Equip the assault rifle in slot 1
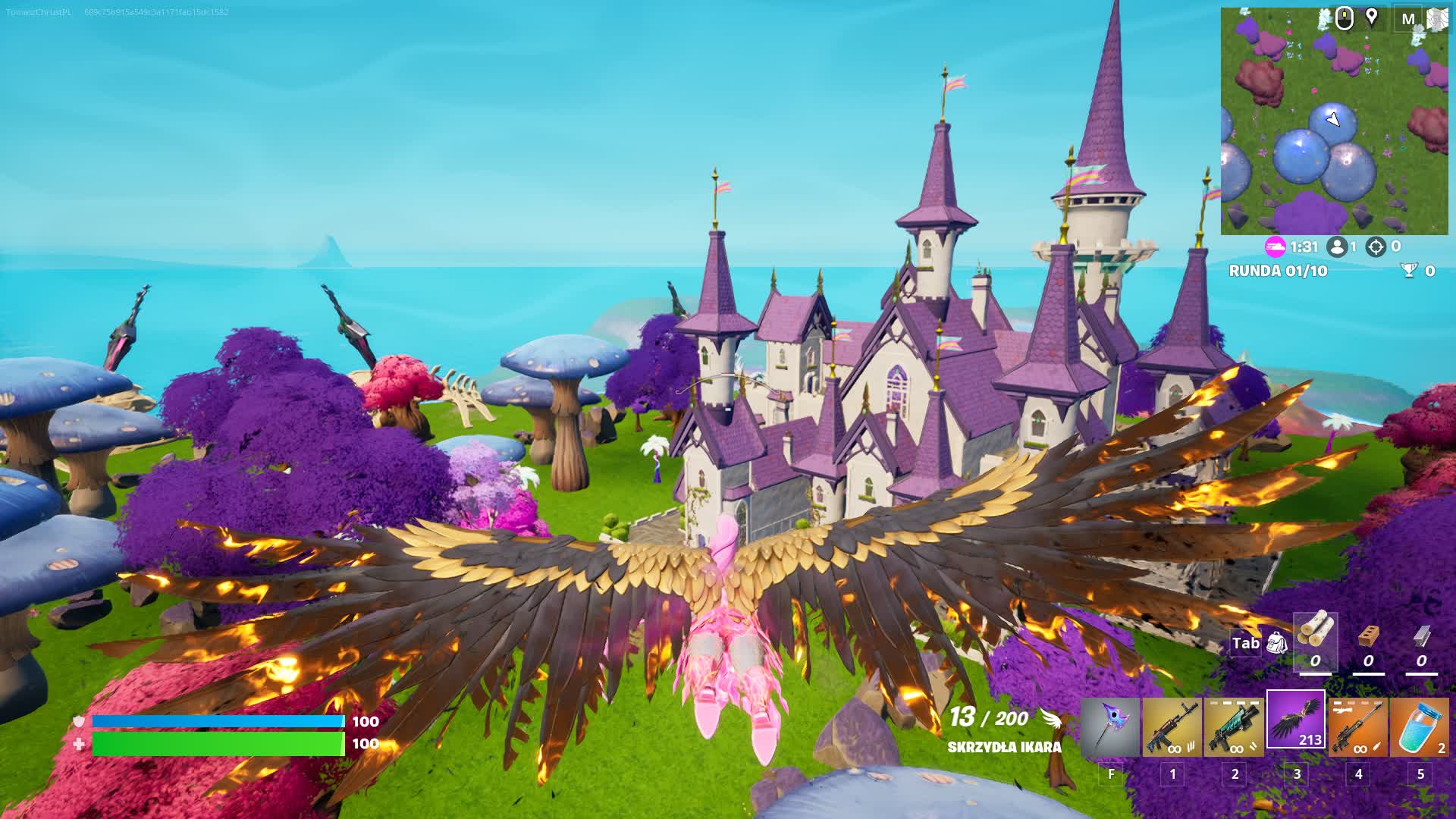The width and height of the screenshot is (1456, 819). click(x=1172, y=727)
